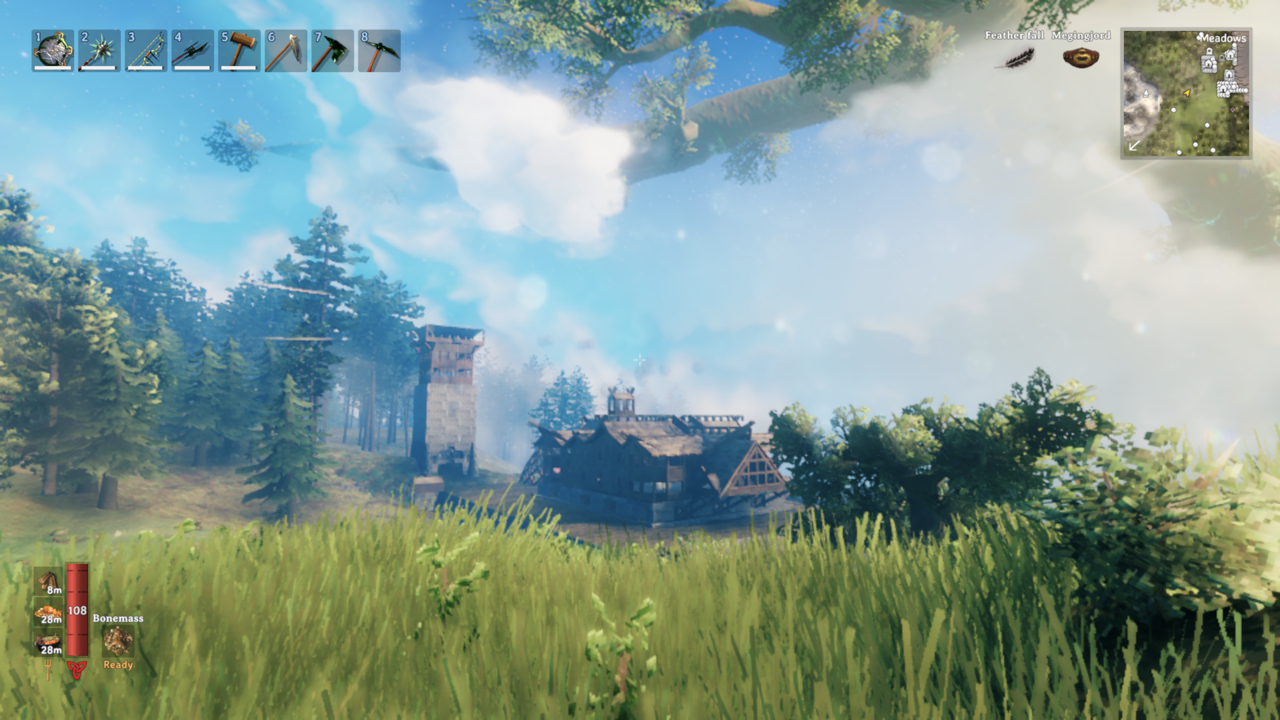Activate the Bonemass forsaken power icon
Viewport: 1280px width, 720px height.
[x=118, y=641]
